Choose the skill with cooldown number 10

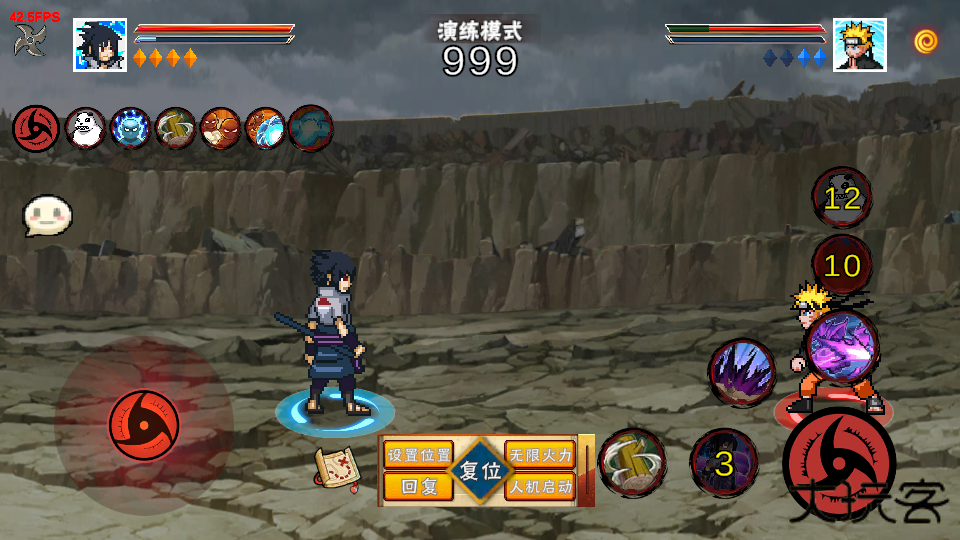(x=842, y=265)
